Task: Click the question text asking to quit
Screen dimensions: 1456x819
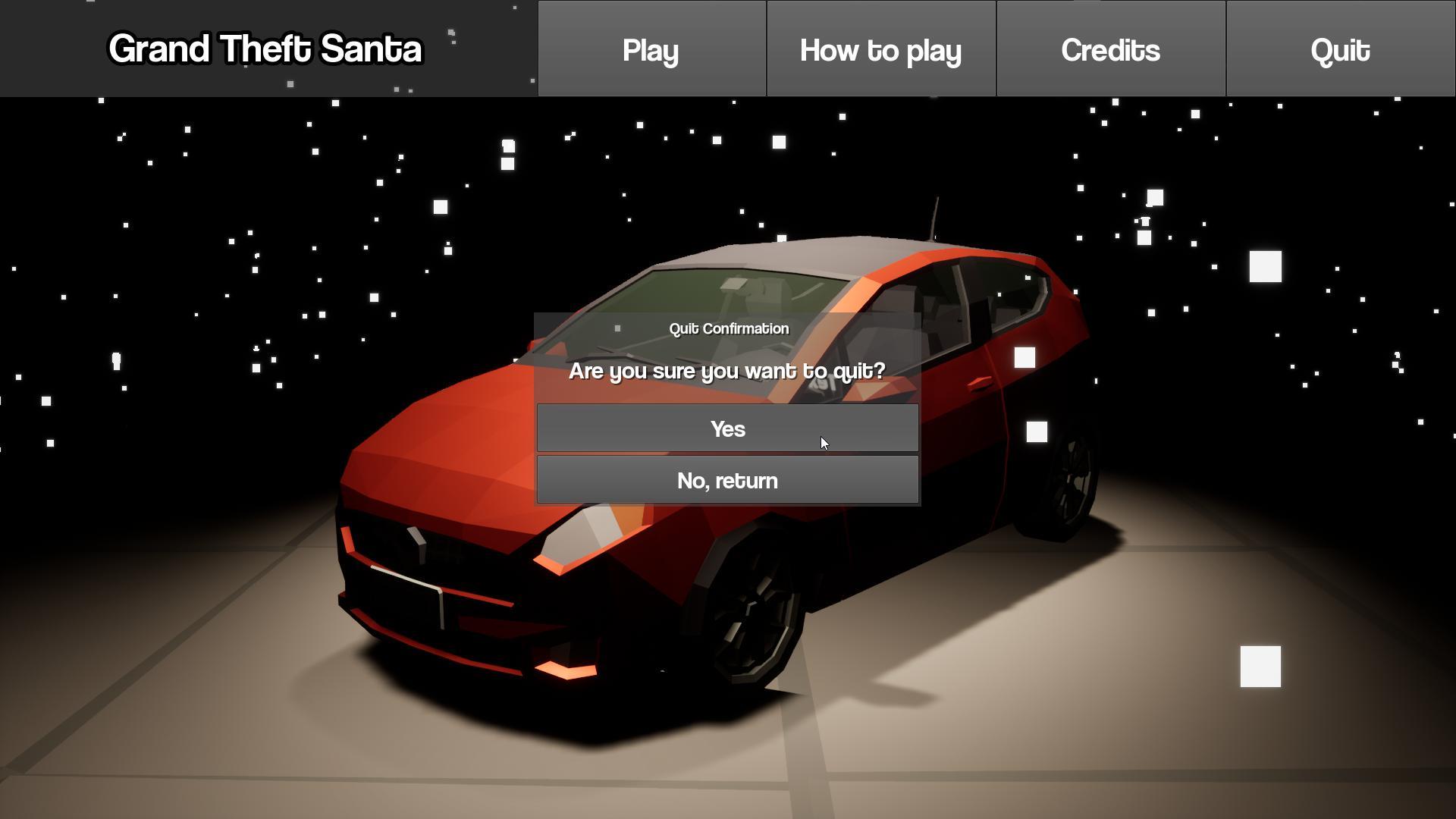Action: pyautogui.click(x=726, y=371)
